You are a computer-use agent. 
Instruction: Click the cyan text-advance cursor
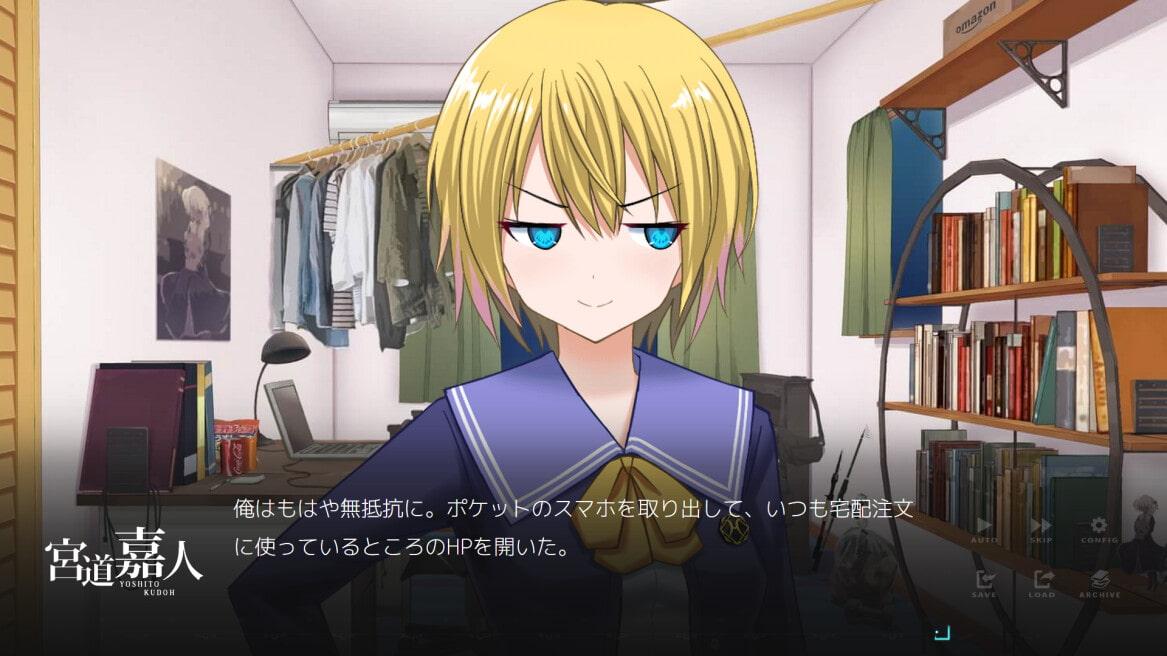point(940,631)
